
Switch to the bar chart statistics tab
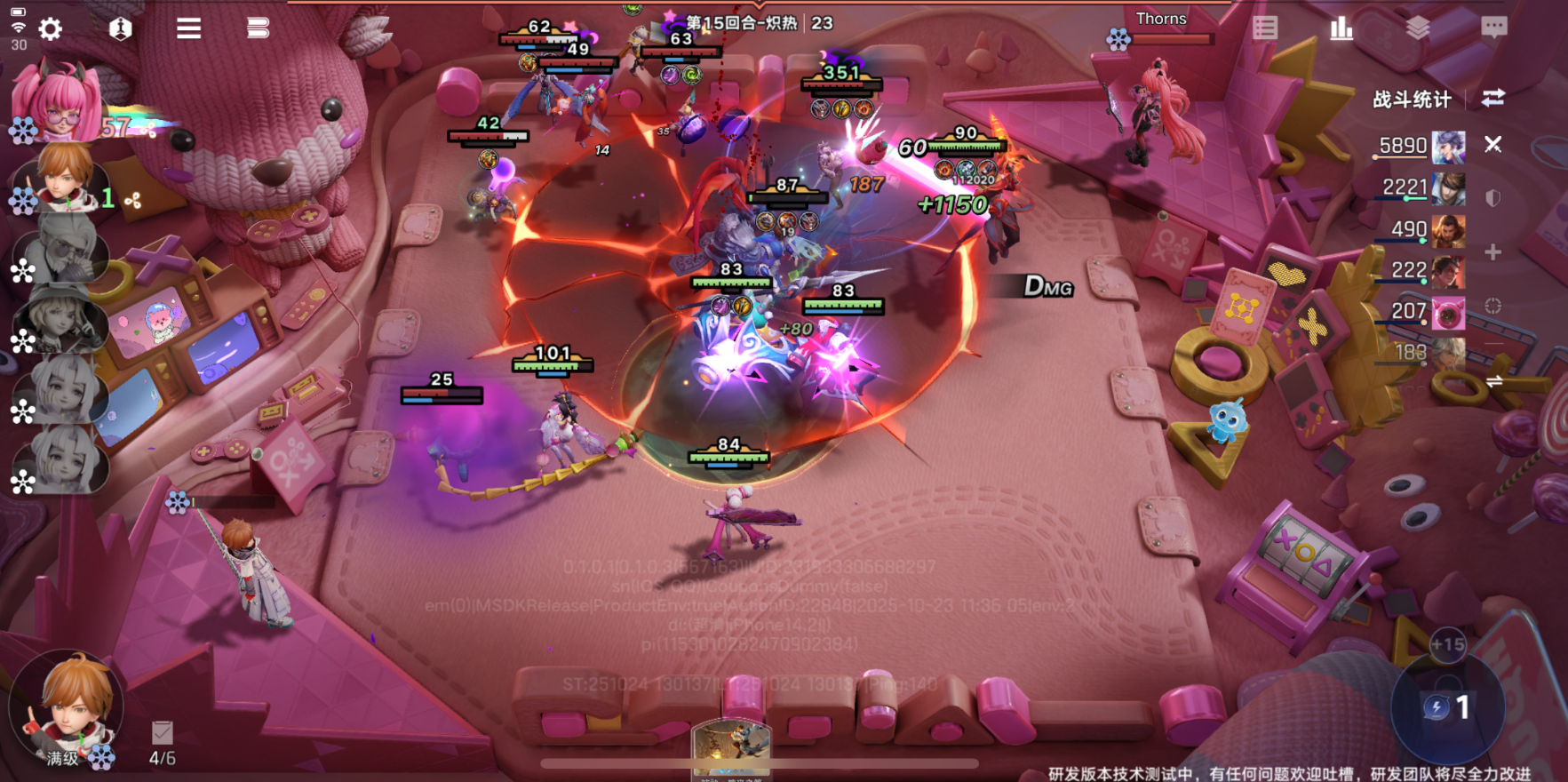click(x=1341, y=28)
